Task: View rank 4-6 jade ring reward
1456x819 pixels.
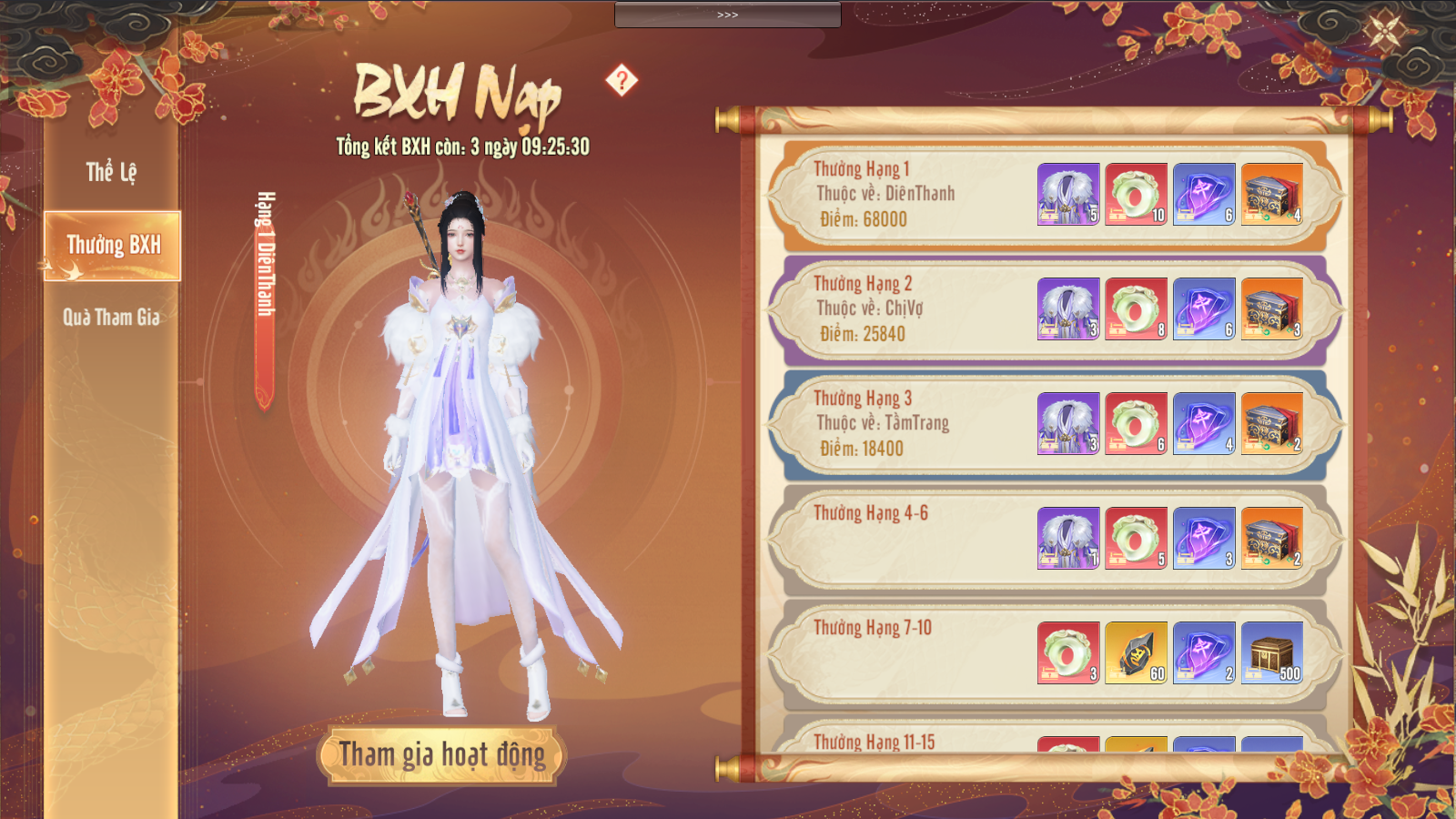Action: [x=1136, y=538]
